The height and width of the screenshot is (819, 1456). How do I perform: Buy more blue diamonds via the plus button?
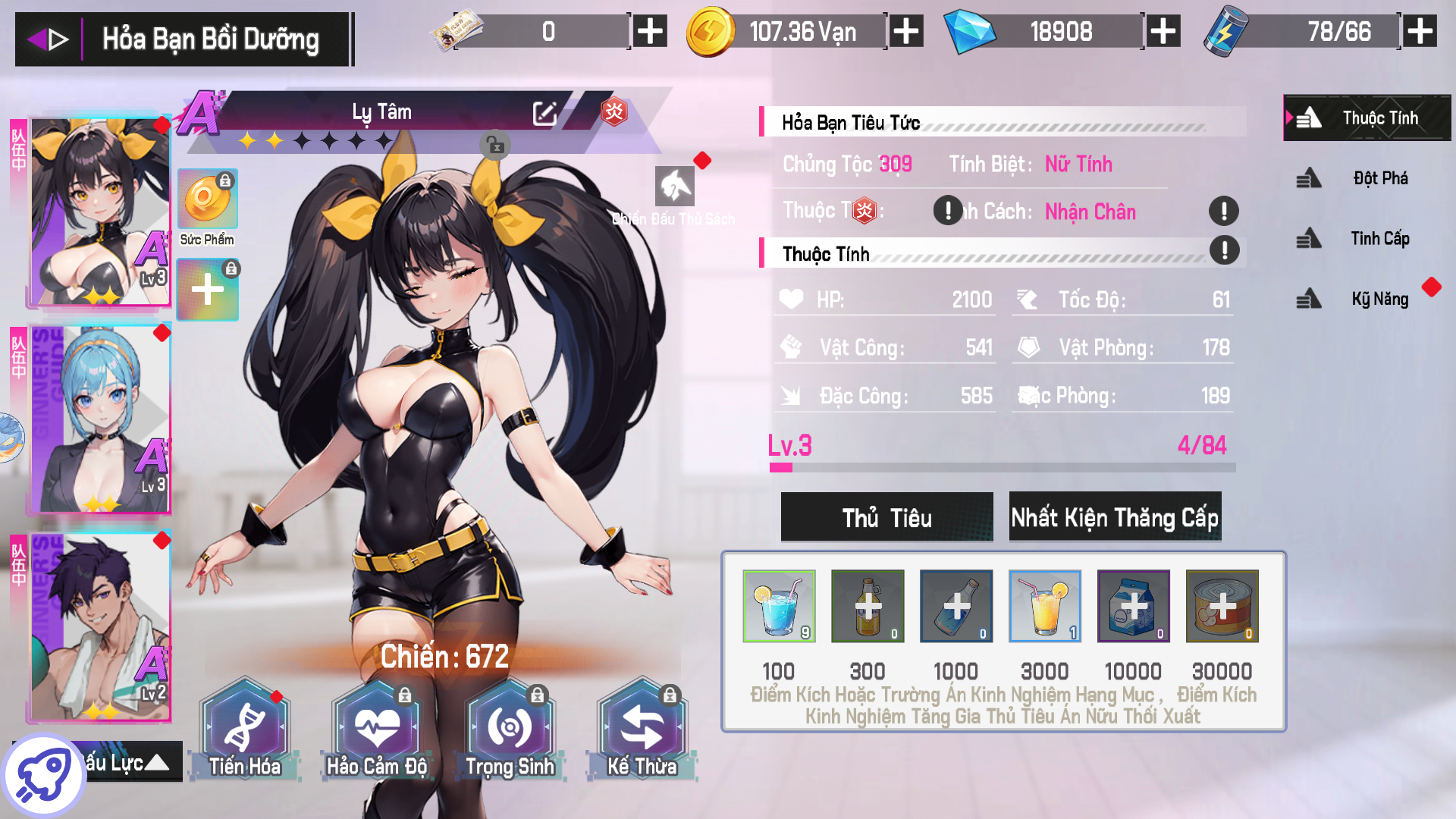[x=1163, y=32]
